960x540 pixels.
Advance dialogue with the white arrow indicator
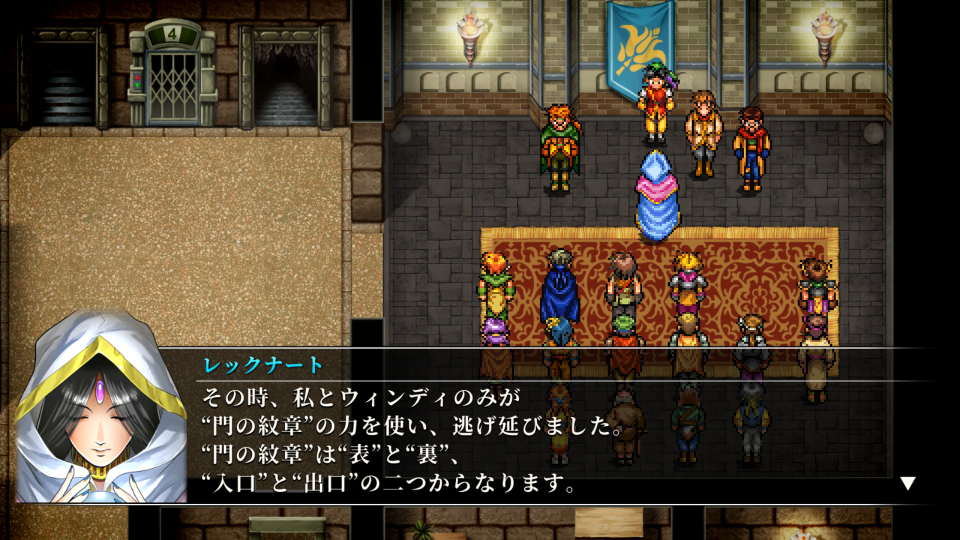[x=907, y=483]
